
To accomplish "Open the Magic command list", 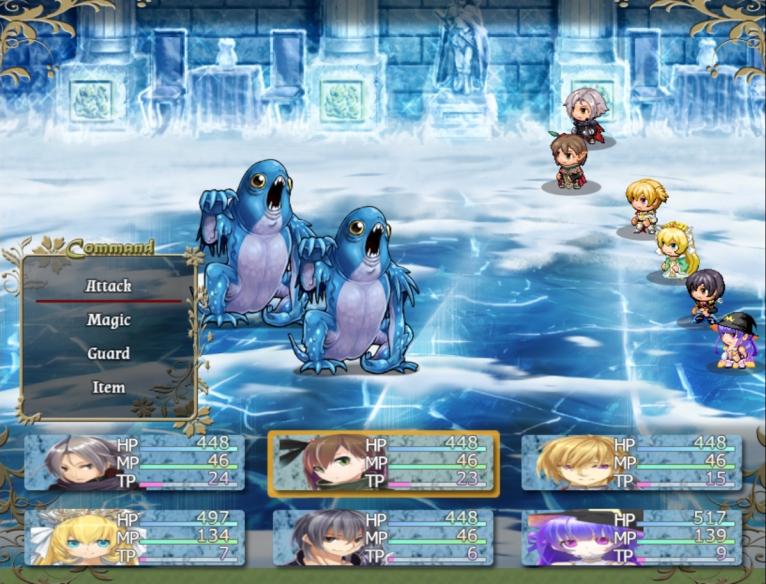I will pos(108,320).
